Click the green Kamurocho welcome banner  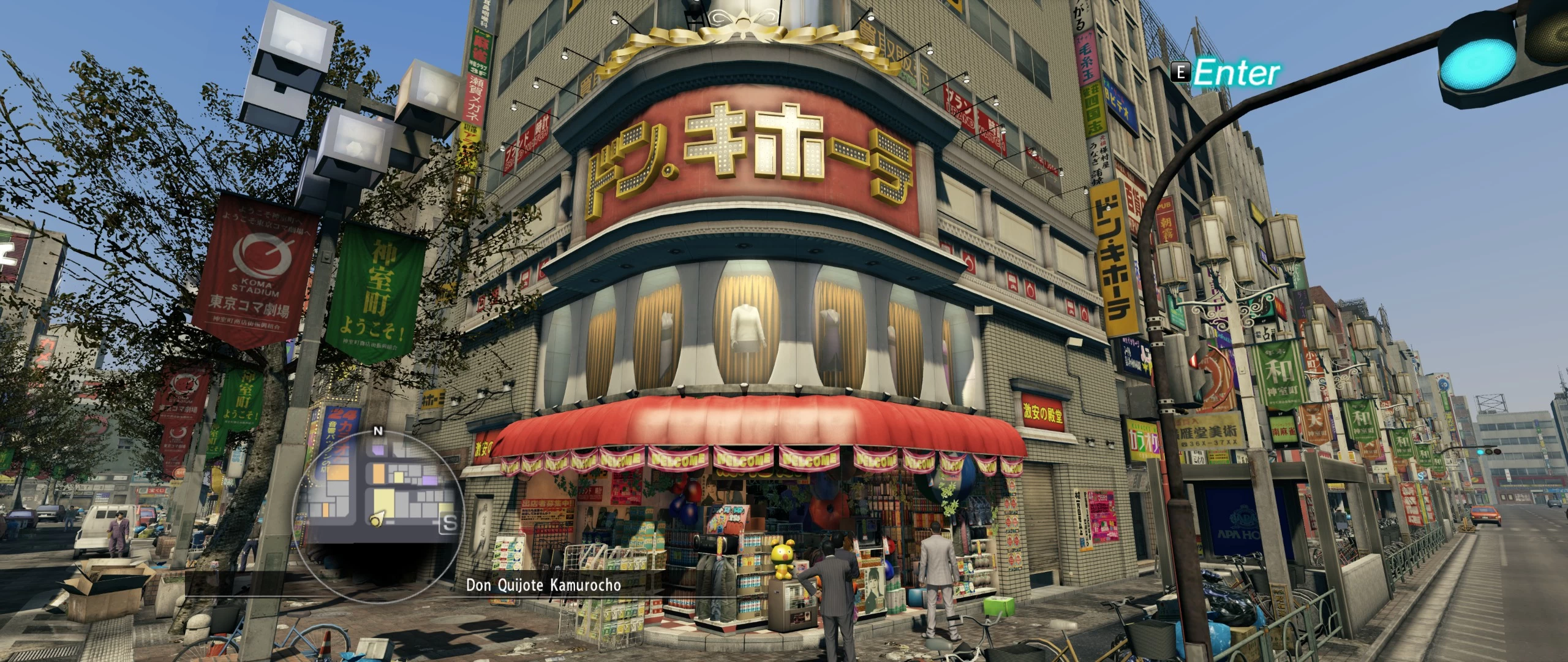(x=376, y=288)
